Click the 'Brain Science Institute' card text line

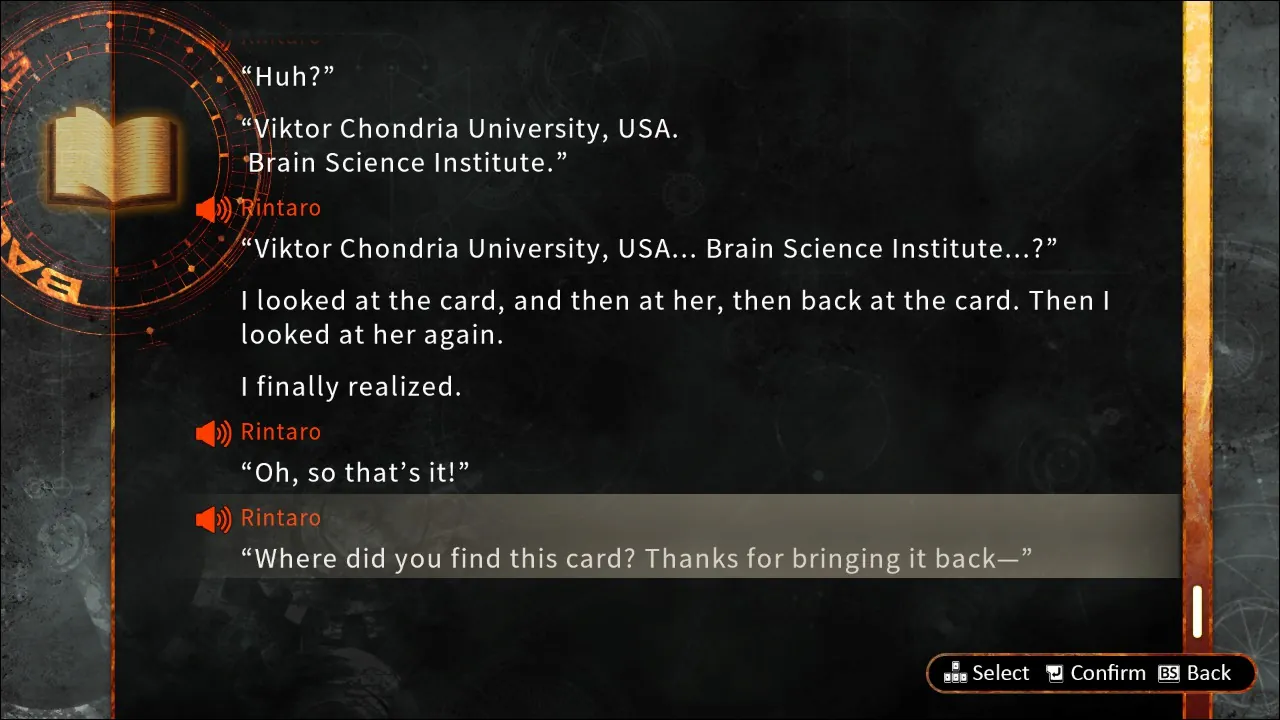tap(408, 162)
